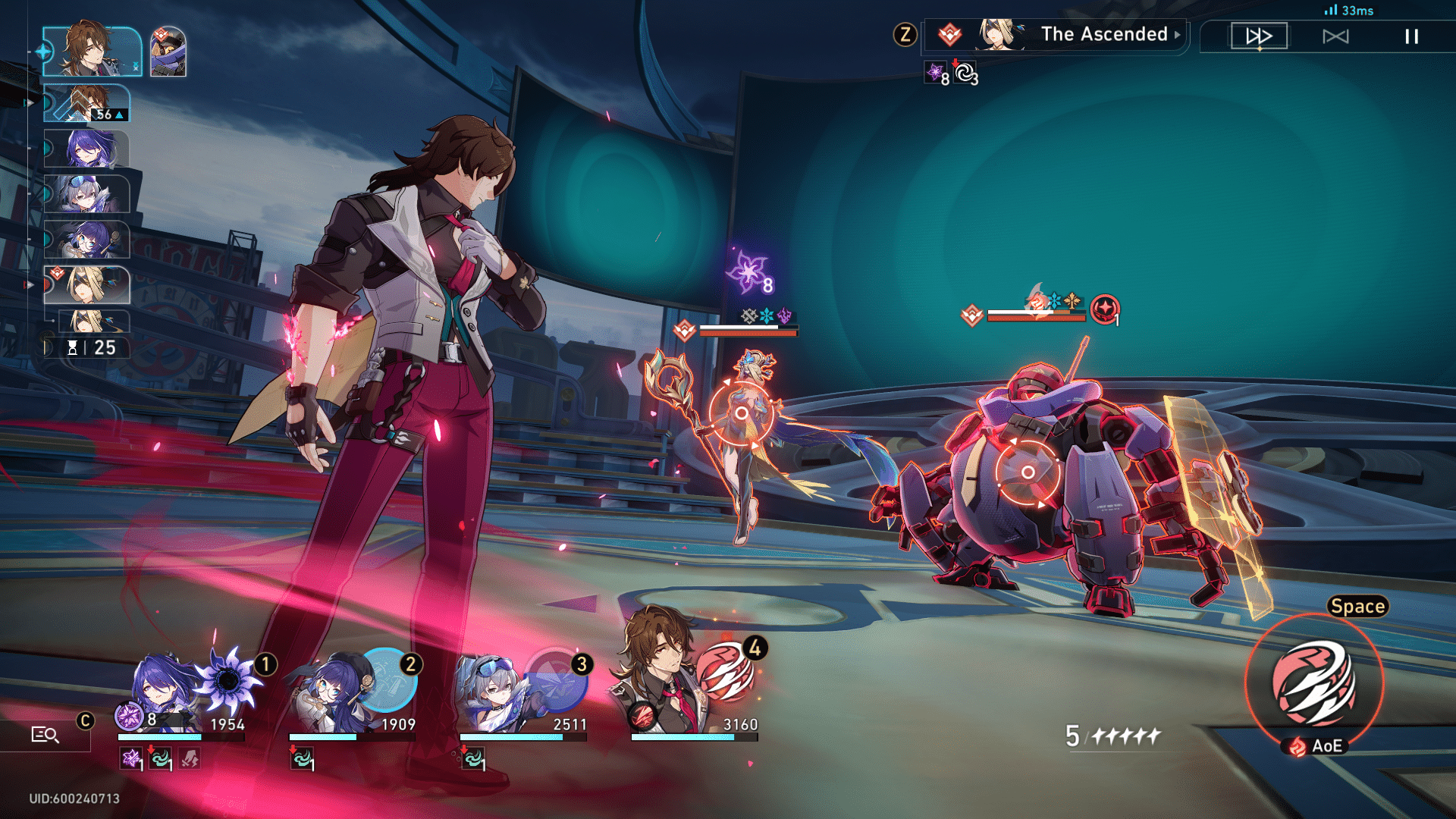The height and width of the screenshot is (819, 1456).
Task: Target the staff-wielding enemy with the reticle
Action: click(x=741, y=413)
